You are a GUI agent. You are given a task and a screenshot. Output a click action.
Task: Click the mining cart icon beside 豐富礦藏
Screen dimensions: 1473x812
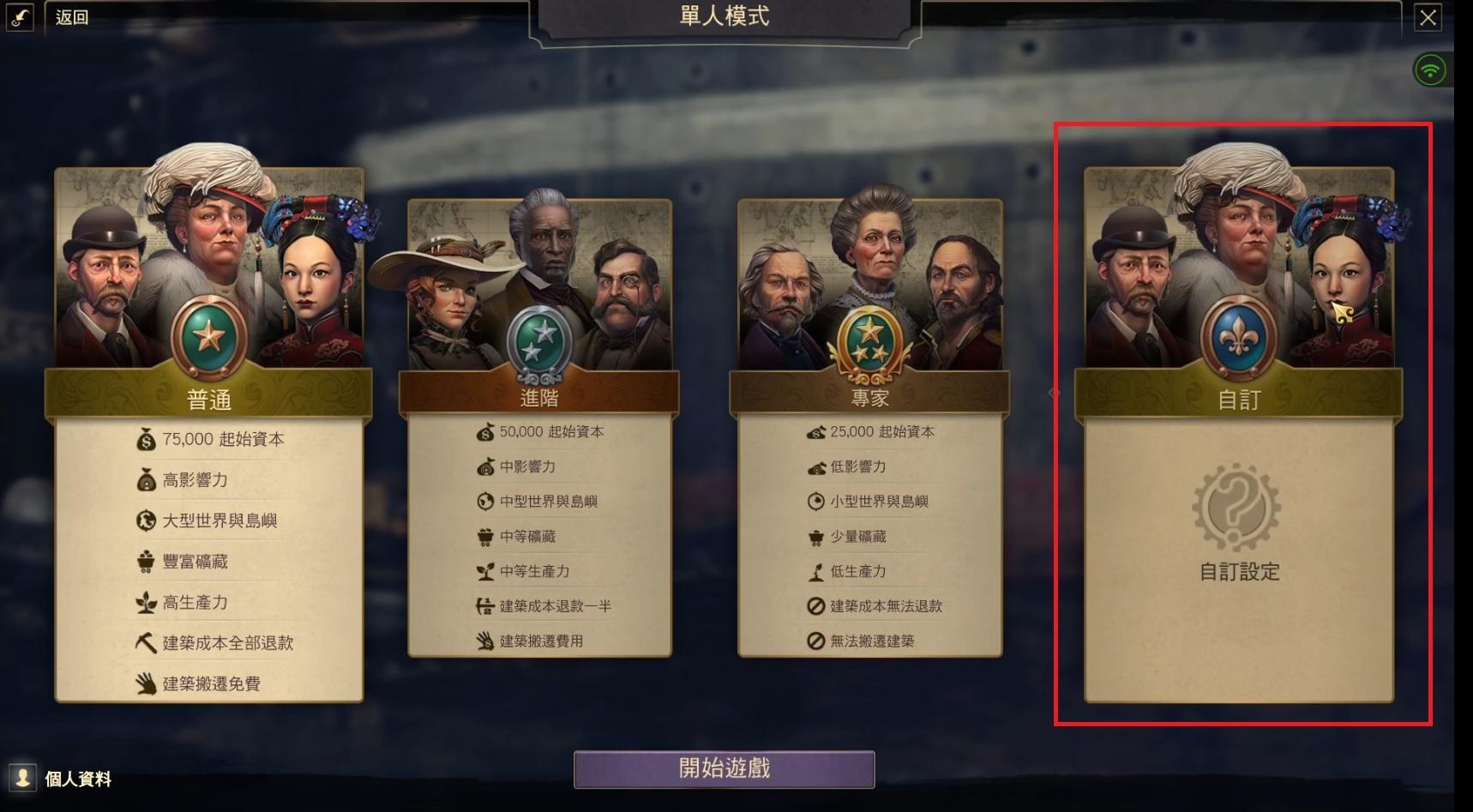click(146, 562)
